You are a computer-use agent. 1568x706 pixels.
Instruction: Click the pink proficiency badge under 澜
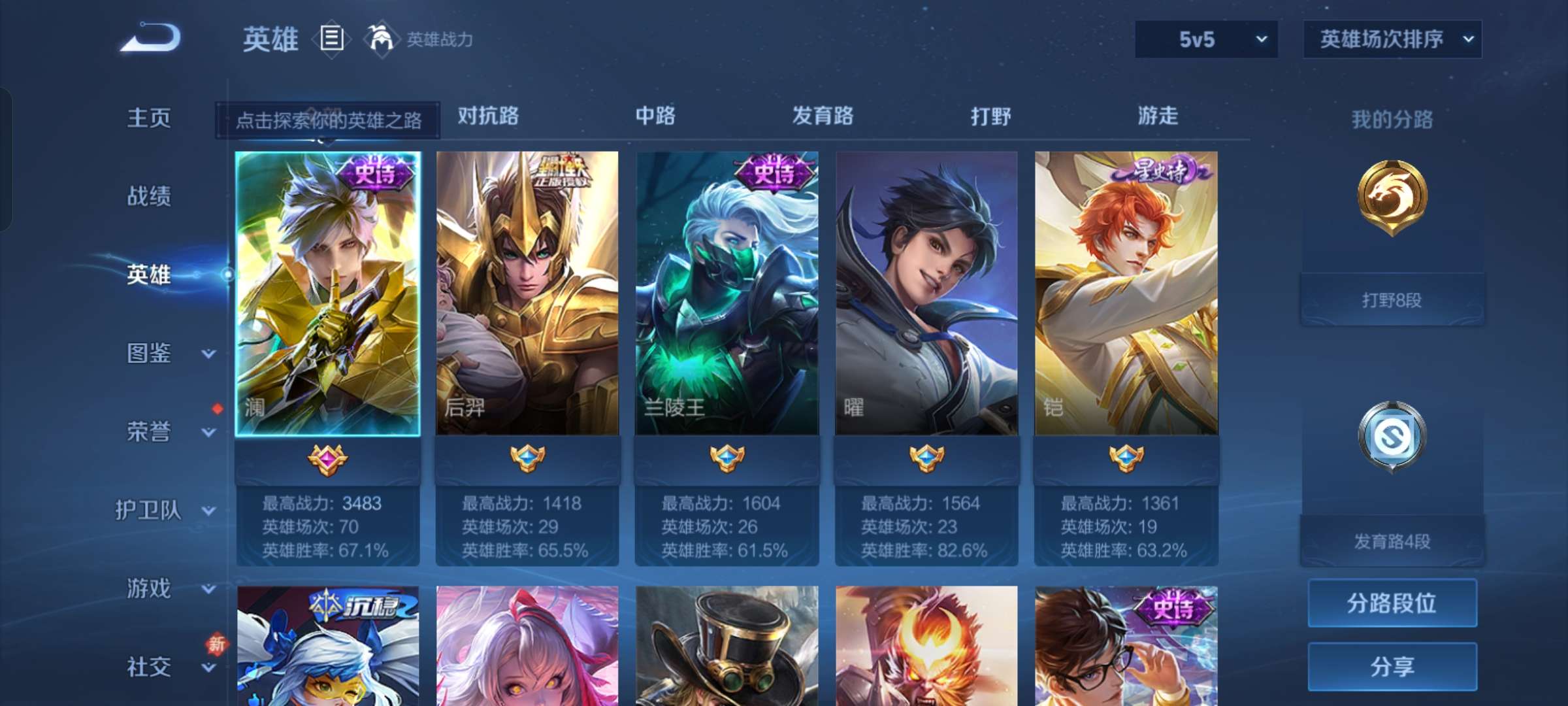329,460
